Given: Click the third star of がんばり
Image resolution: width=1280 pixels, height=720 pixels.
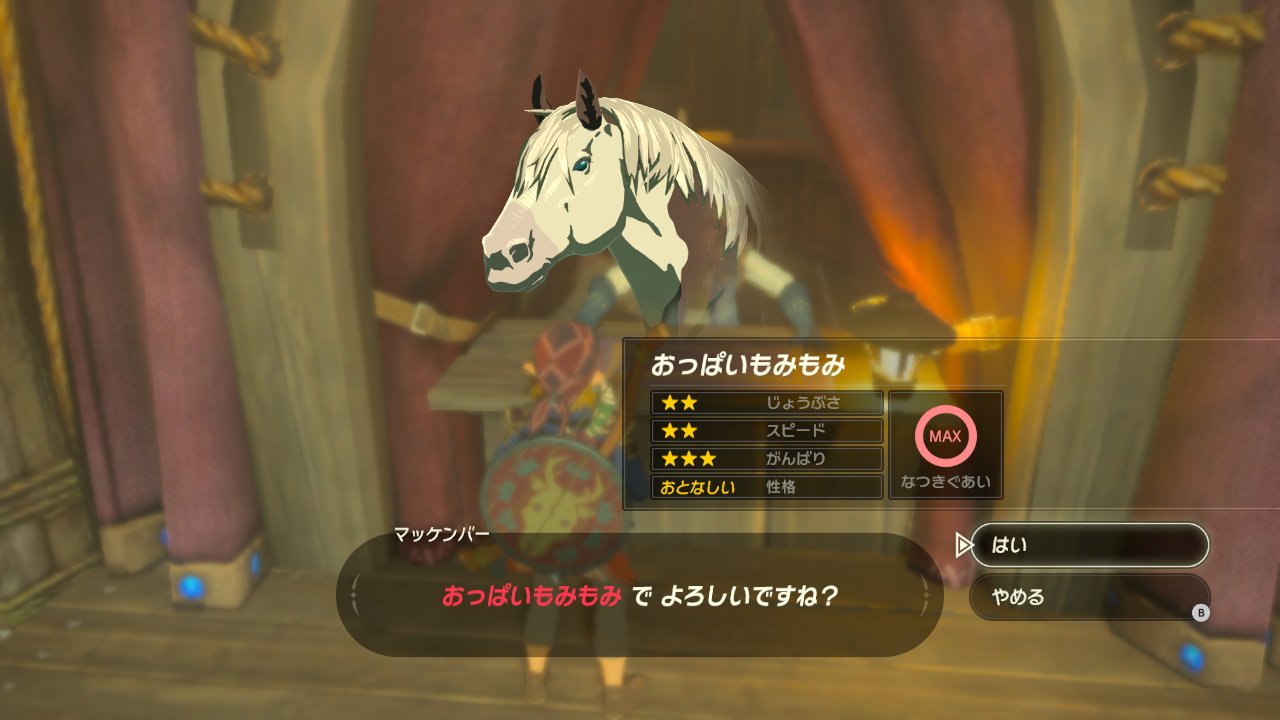Looking at the screenshot, I should coord(708,459).
